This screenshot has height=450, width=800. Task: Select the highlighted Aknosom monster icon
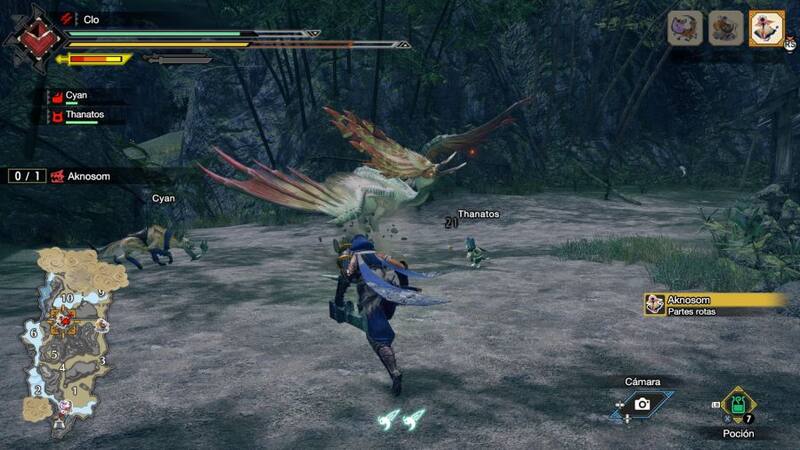pos(767,28)
